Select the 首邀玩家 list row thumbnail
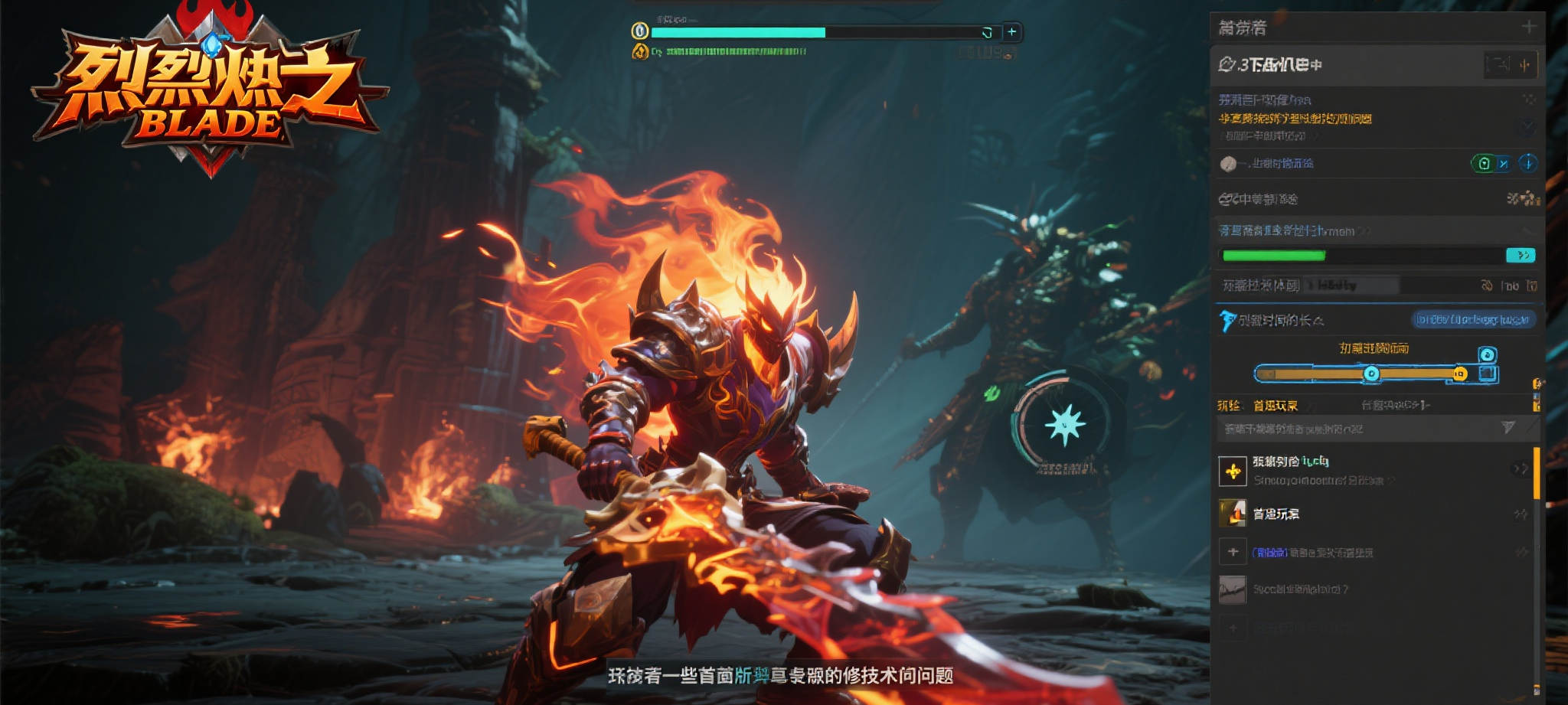 coord(1233,514)
